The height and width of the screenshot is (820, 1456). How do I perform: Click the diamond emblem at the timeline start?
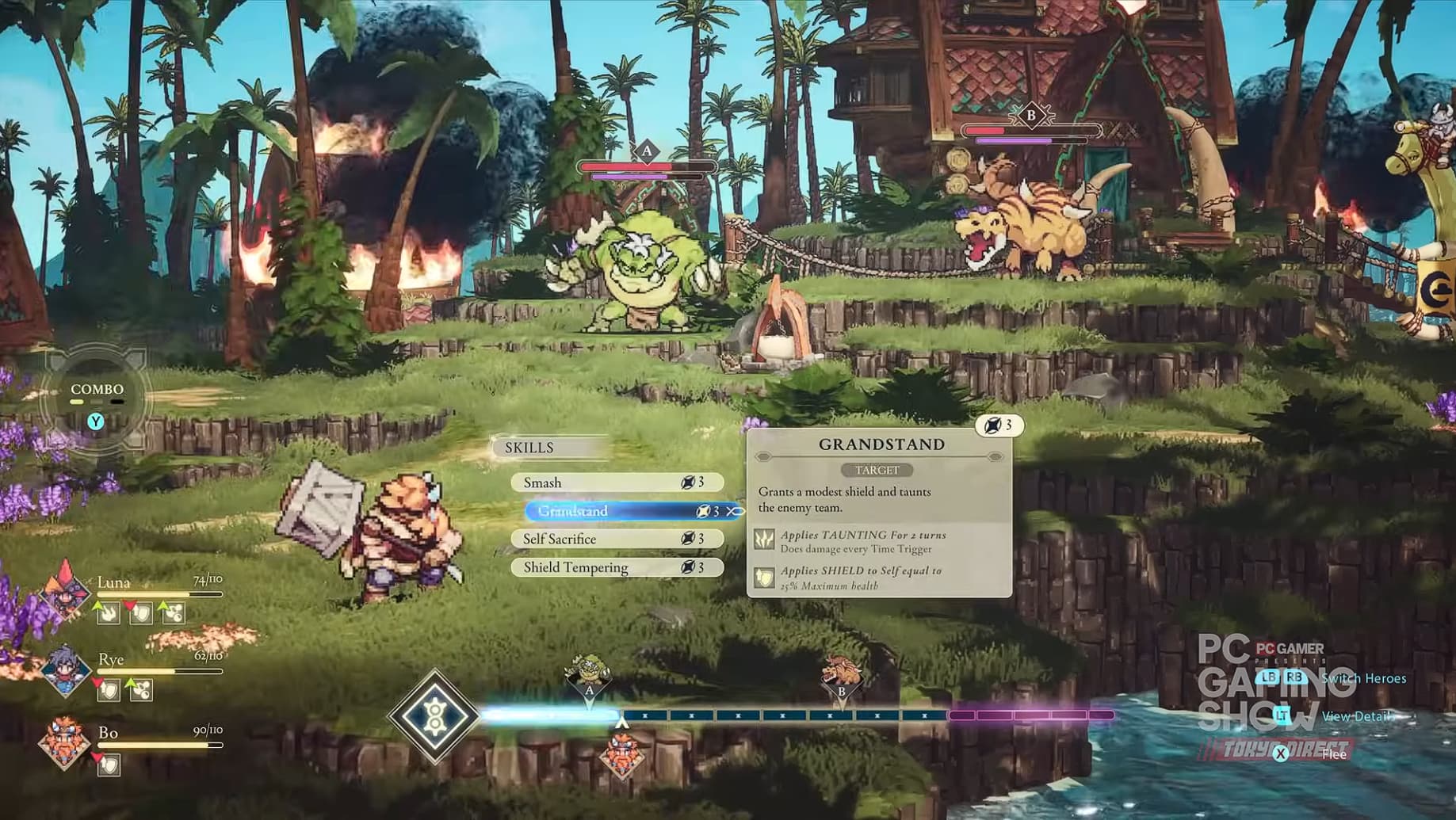coord(434,715)
